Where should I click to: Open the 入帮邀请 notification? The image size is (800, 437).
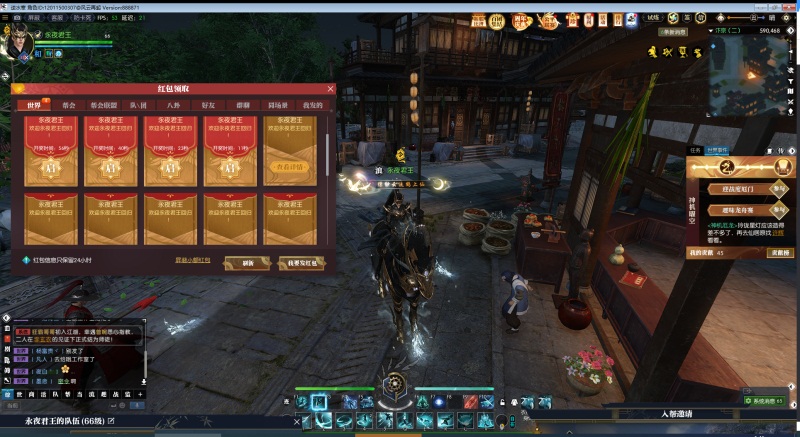pyautogui.click(x=676, y=413)
